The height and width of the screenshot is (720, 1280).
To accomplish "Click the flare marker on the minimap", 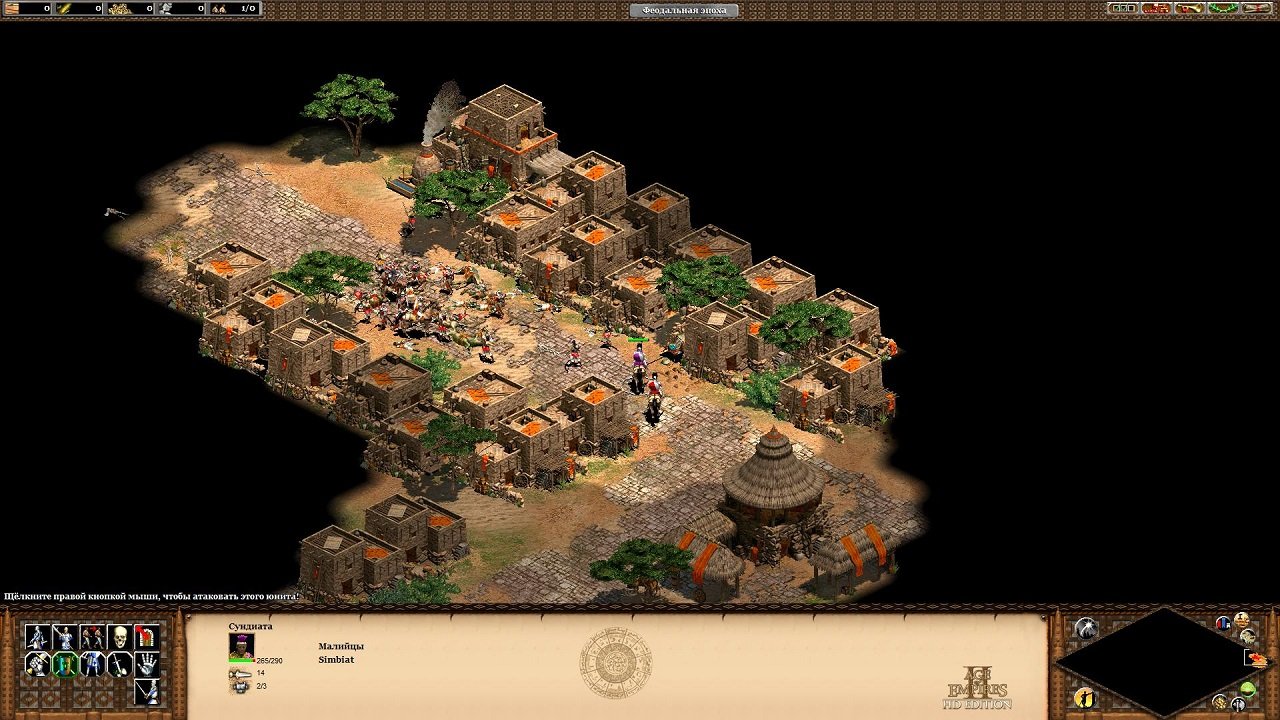I will [1258, 658].
